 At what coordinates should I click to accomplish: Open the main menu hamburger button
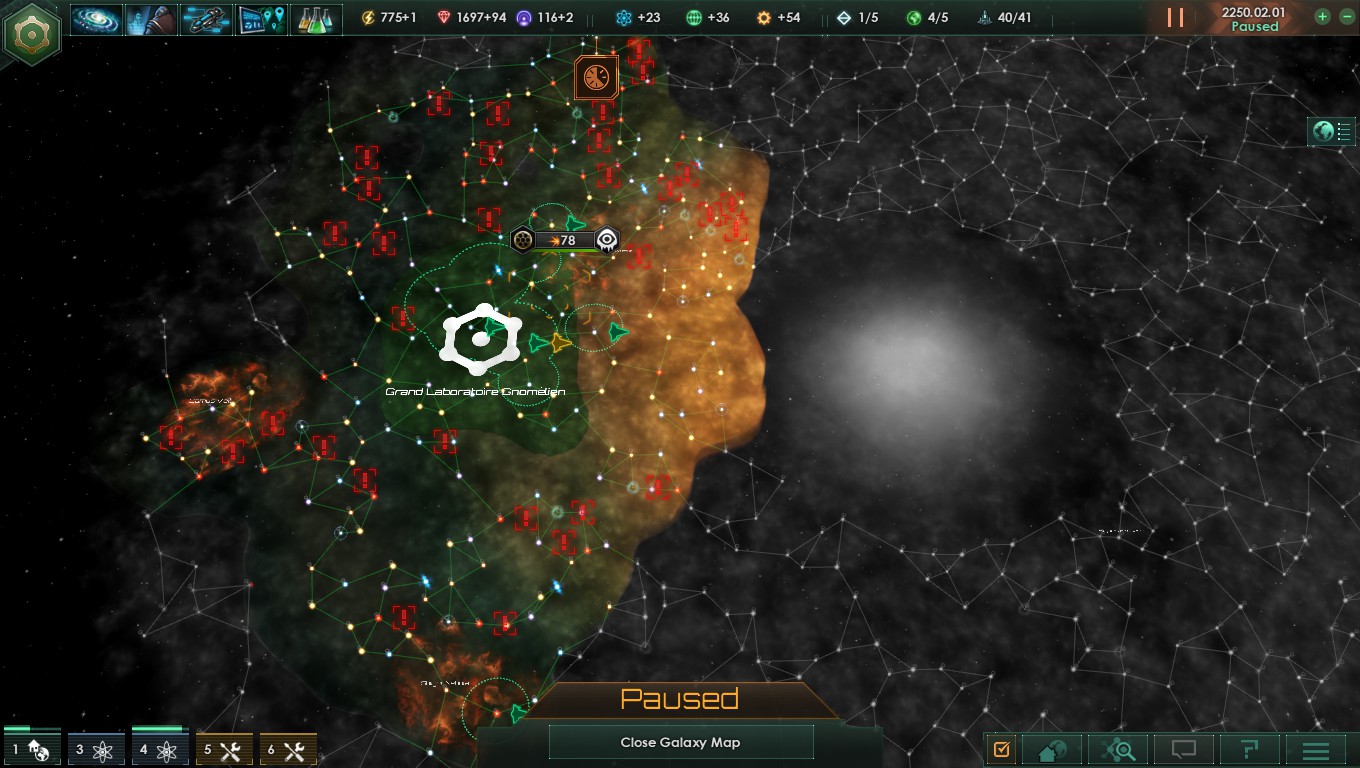coord(1315,749)
